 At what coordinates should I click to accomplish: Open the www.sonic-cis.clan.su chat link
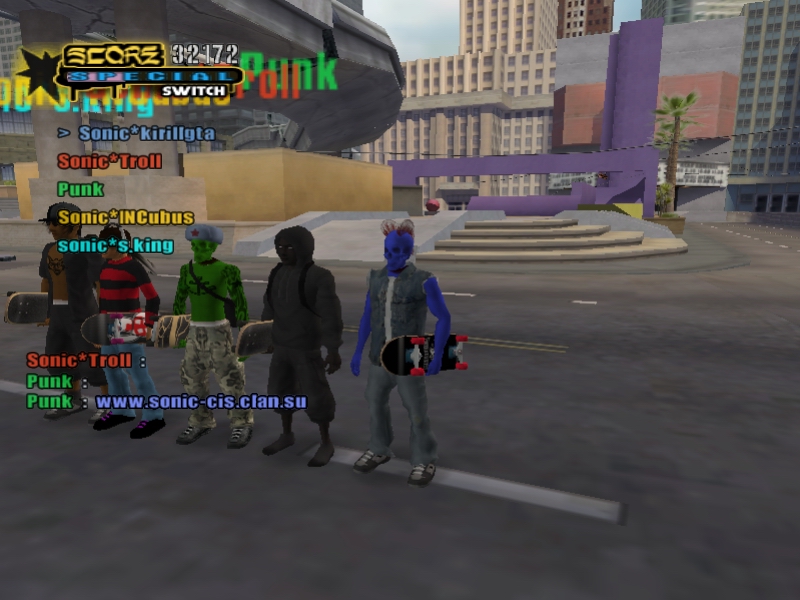pos(201,402)
